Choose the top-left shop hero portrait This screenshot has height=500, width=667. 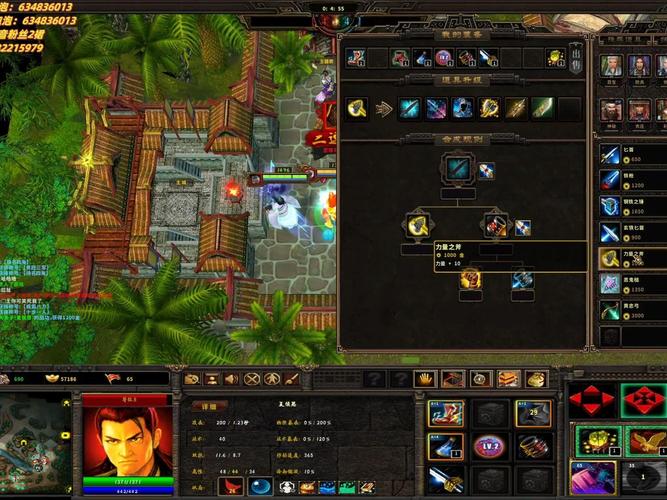tap(611, 66)
